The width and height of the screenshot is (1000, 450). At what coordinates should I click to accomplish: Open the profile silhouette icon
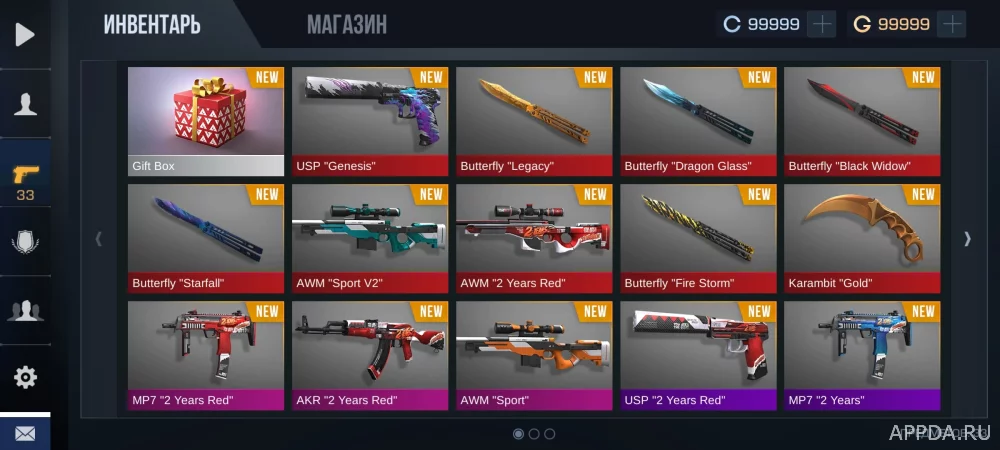(x=25, y=104)
